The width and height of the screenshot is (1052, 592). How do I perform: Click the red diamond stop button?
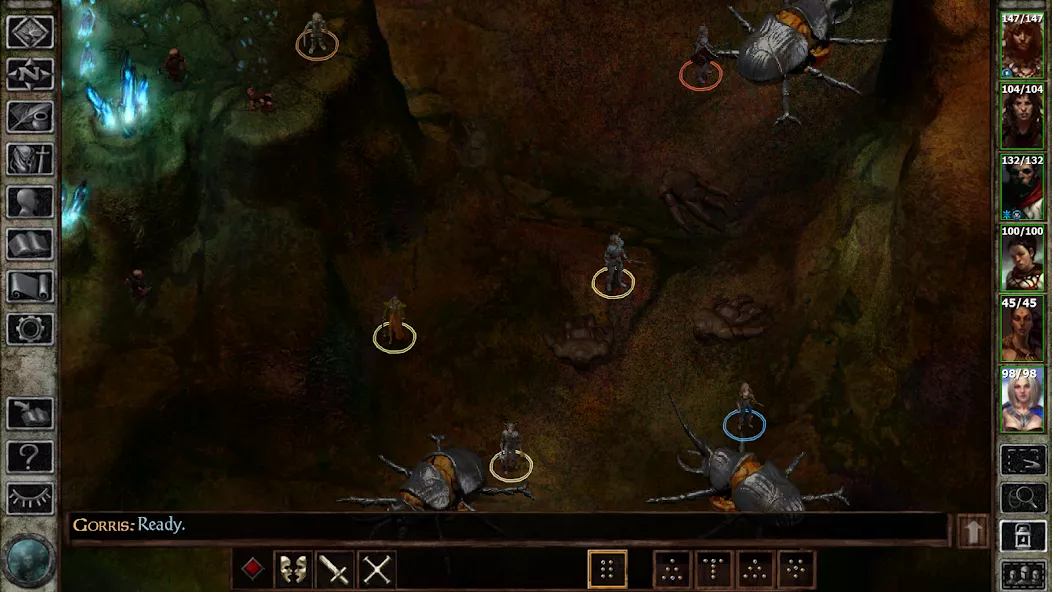pyautogui.click(x=254, y=570)
